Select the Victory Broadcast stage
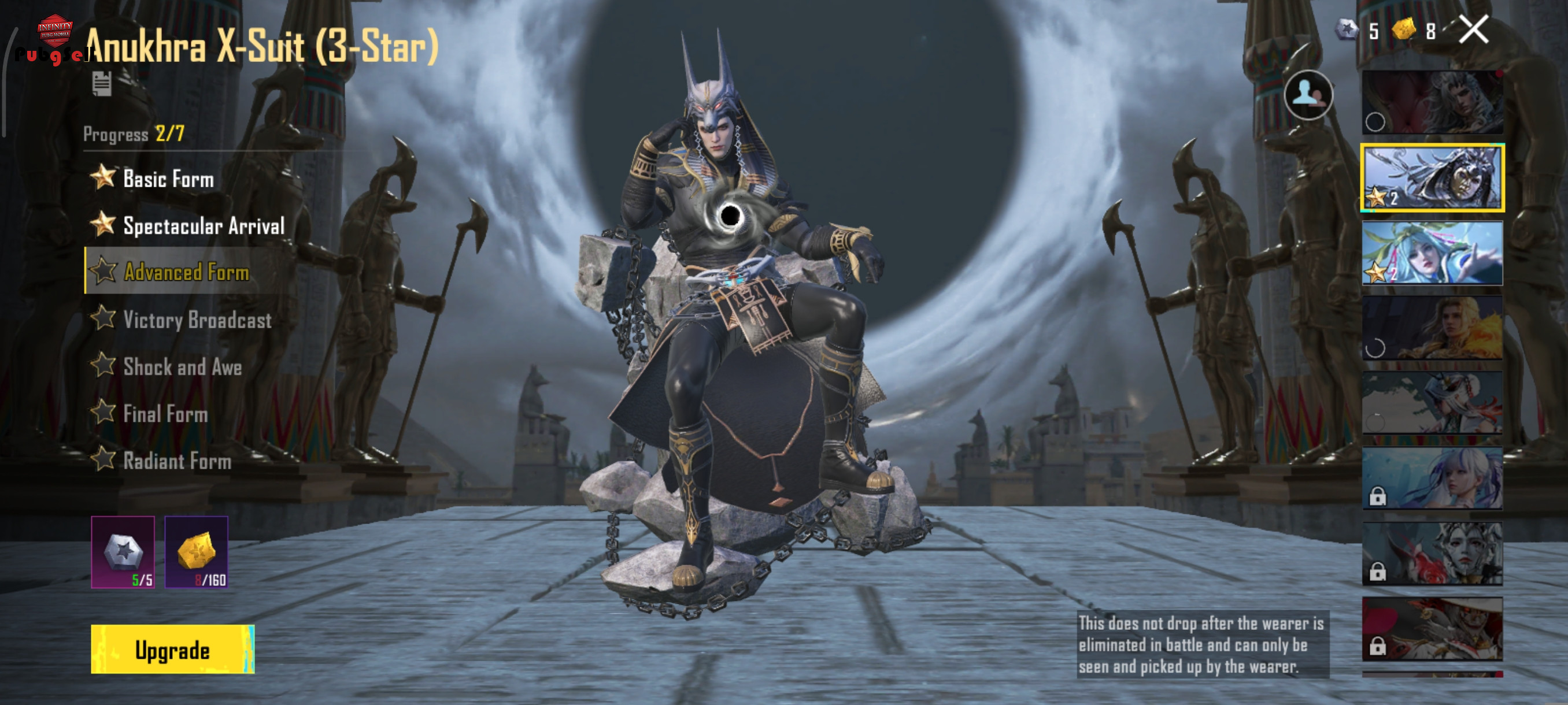 [x=197, y=320]
